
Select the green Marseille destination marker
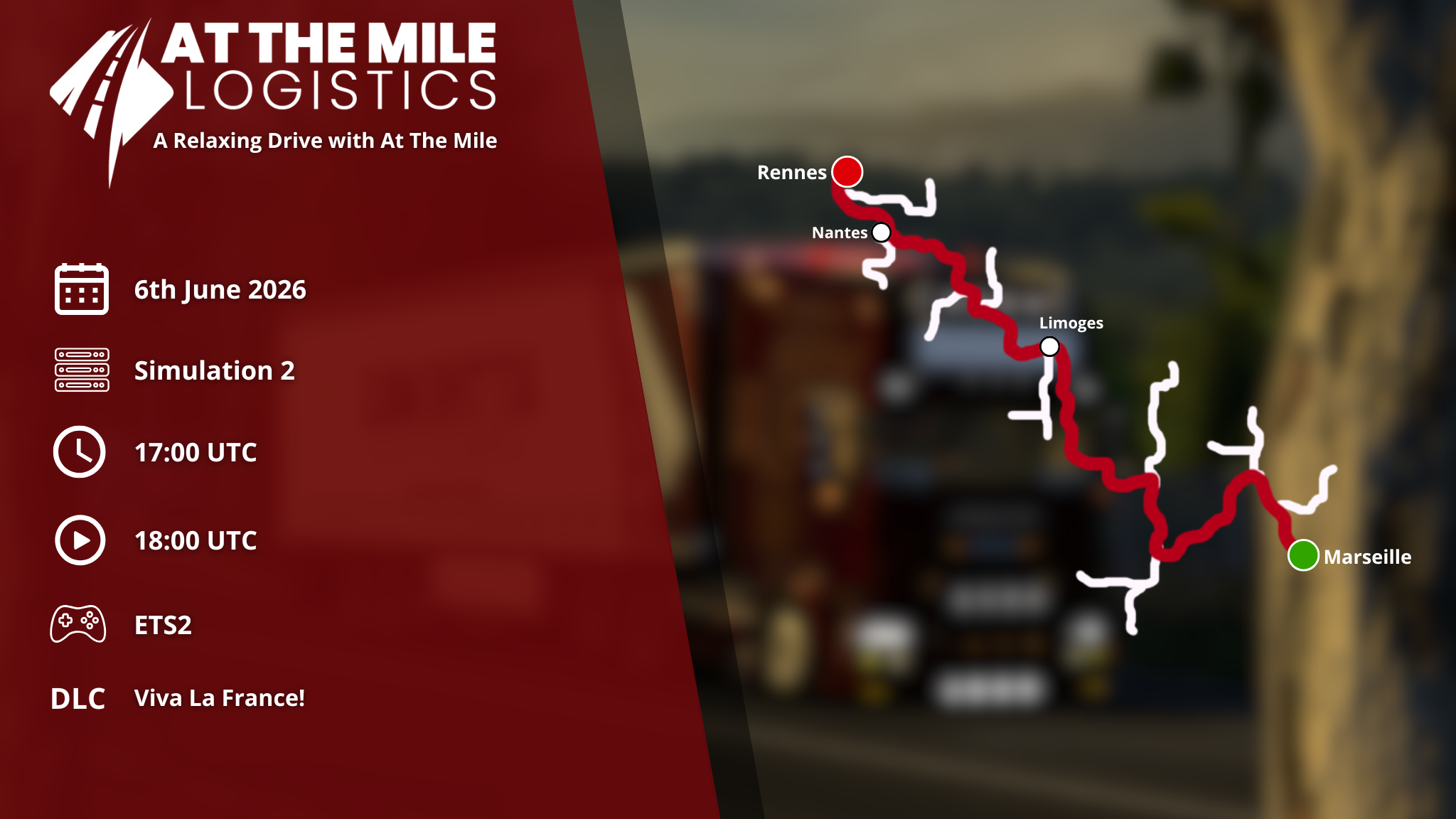point(1303,555)
